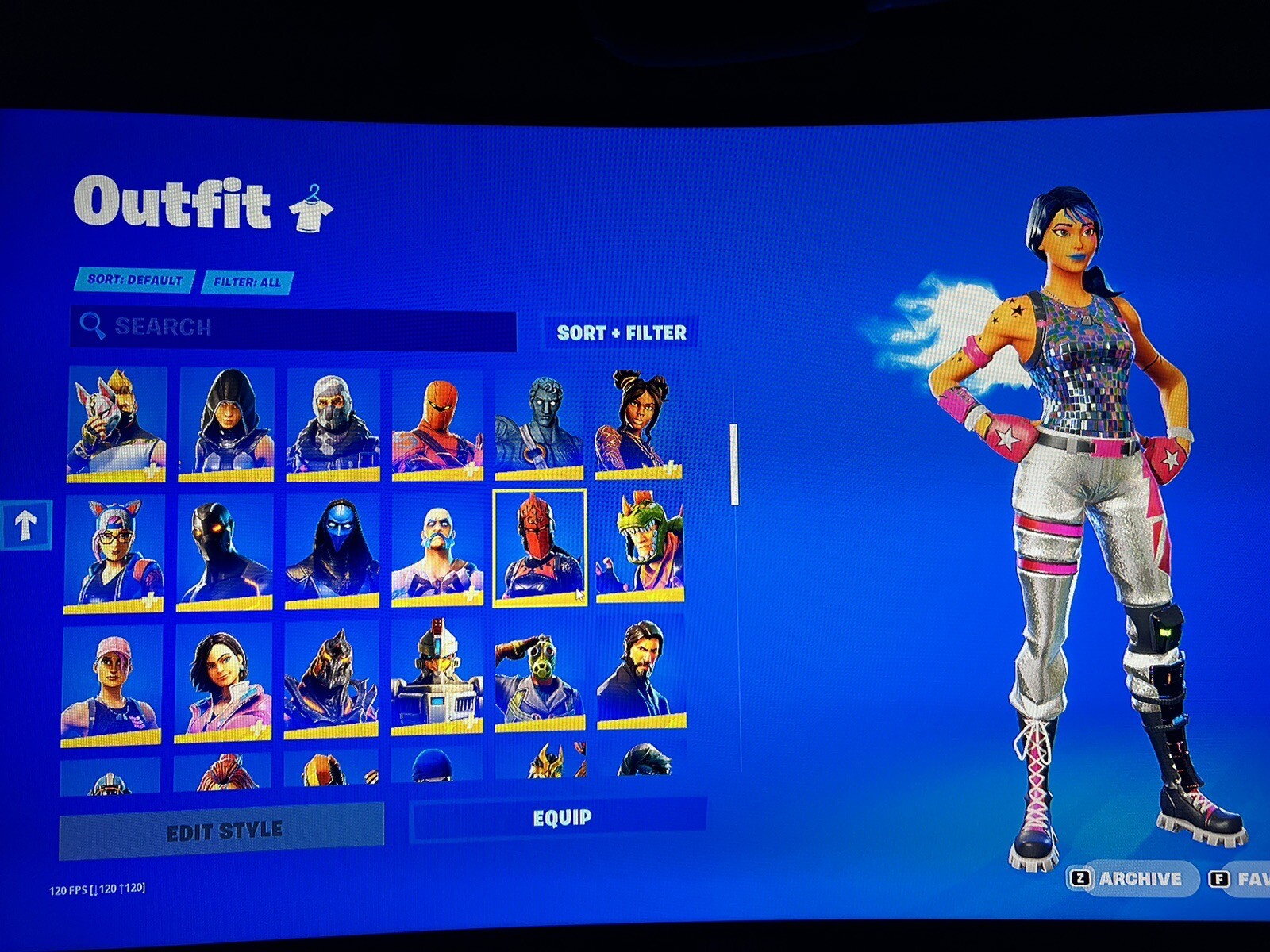Screen dimensions: 1270x952
Task: Open the Sort + Filter panel
Action: click(x=621, y=333)
